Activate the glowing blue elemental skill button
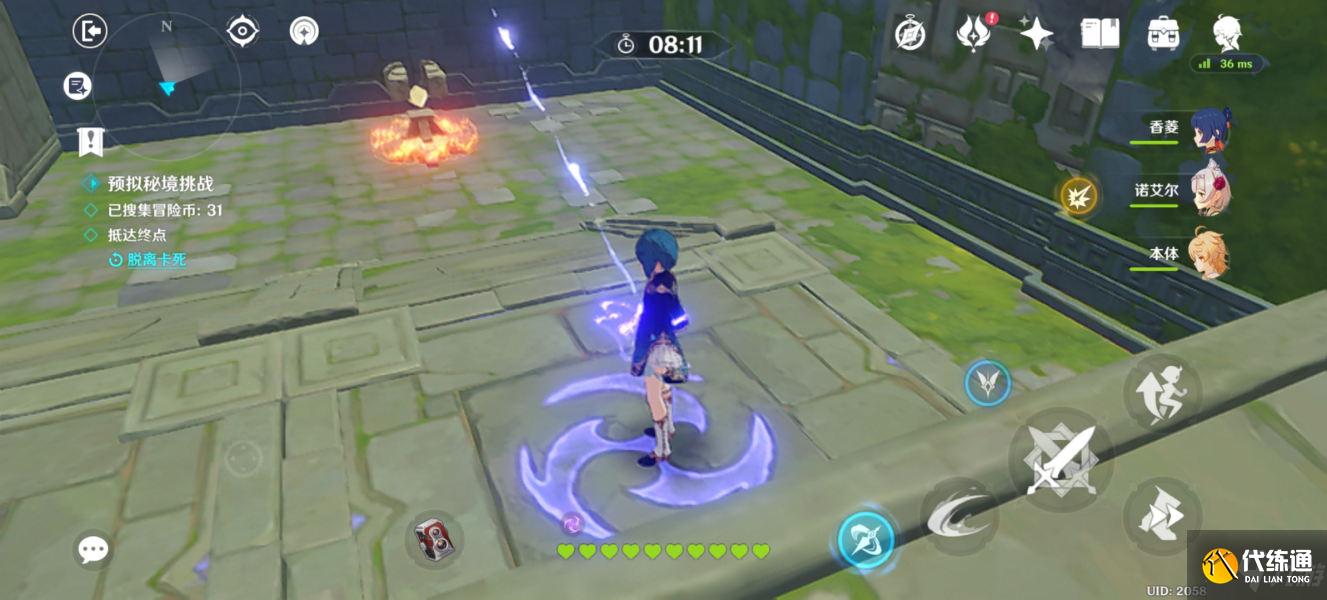The image size is (1327, 600). 866,540
